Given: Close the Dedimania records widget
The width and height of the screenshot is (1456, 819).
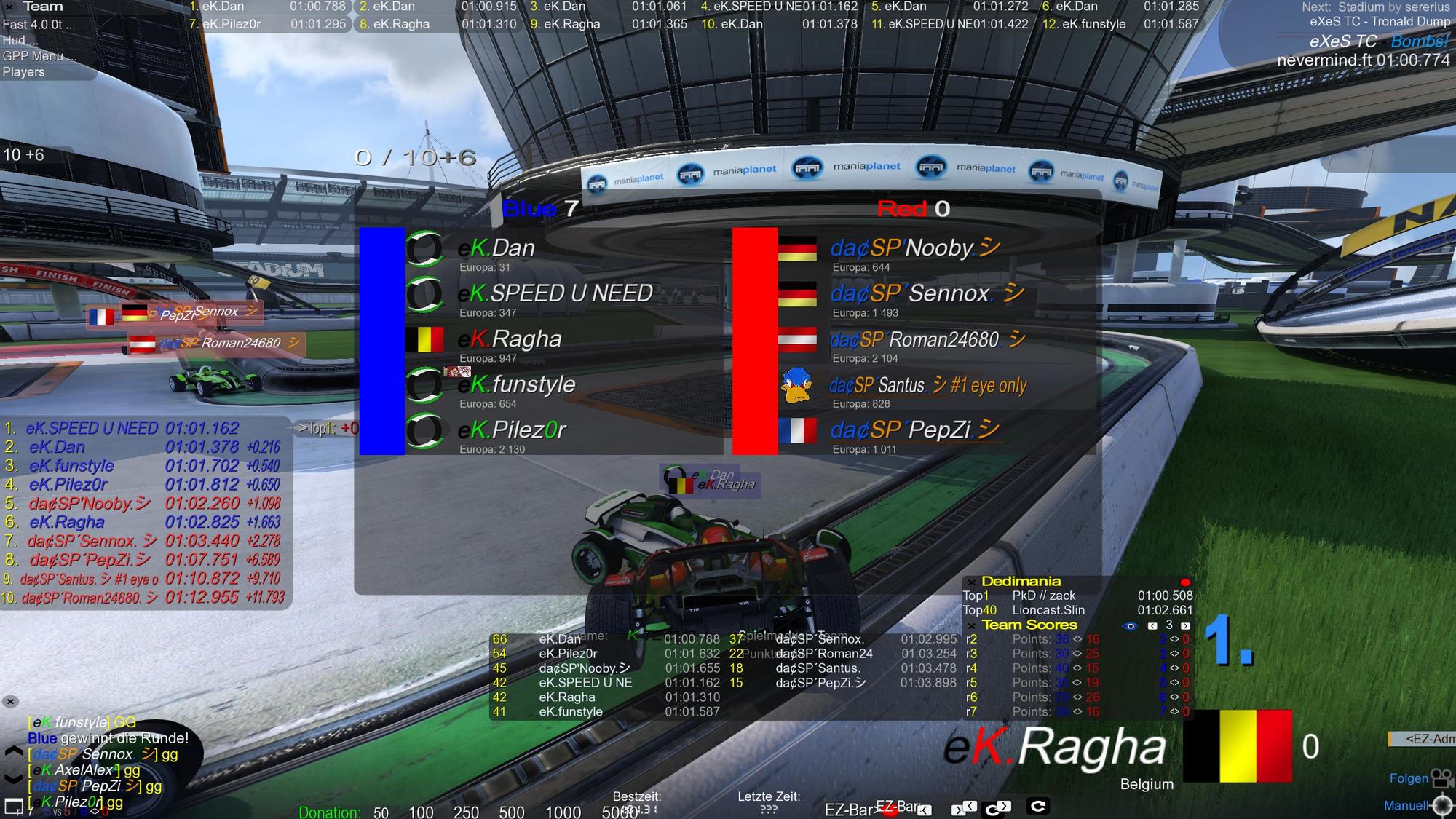Looking at the screenshot, I should [971, 582].
